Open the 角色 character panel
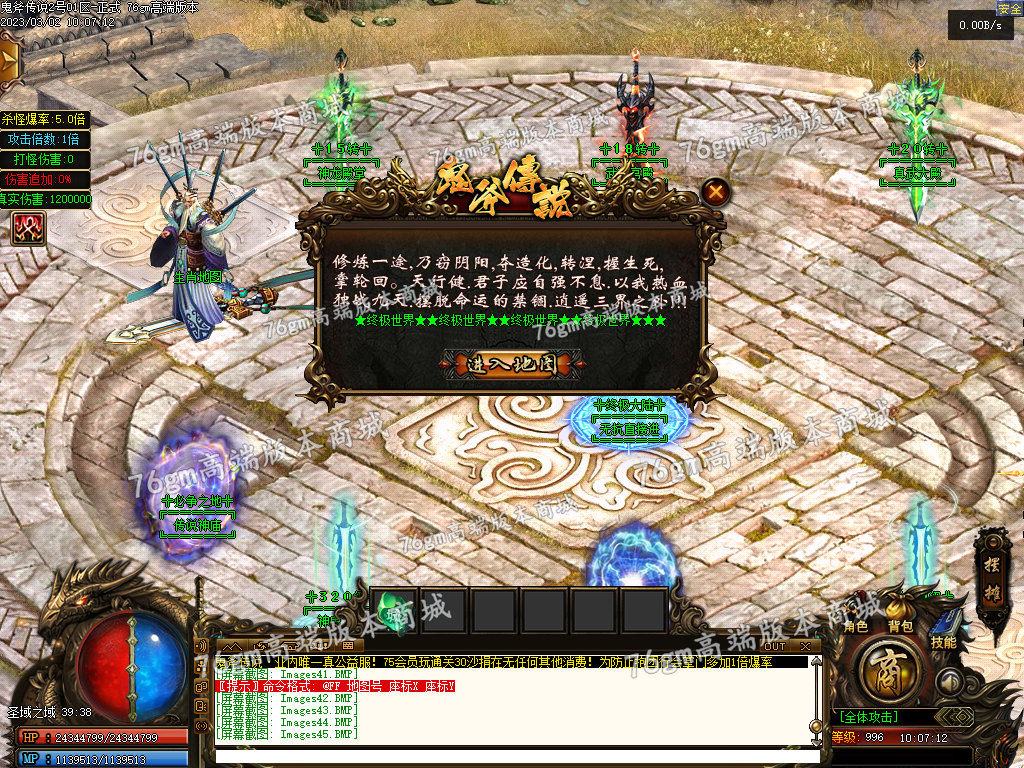This screenshot has height=768, width=1024. 856,626
